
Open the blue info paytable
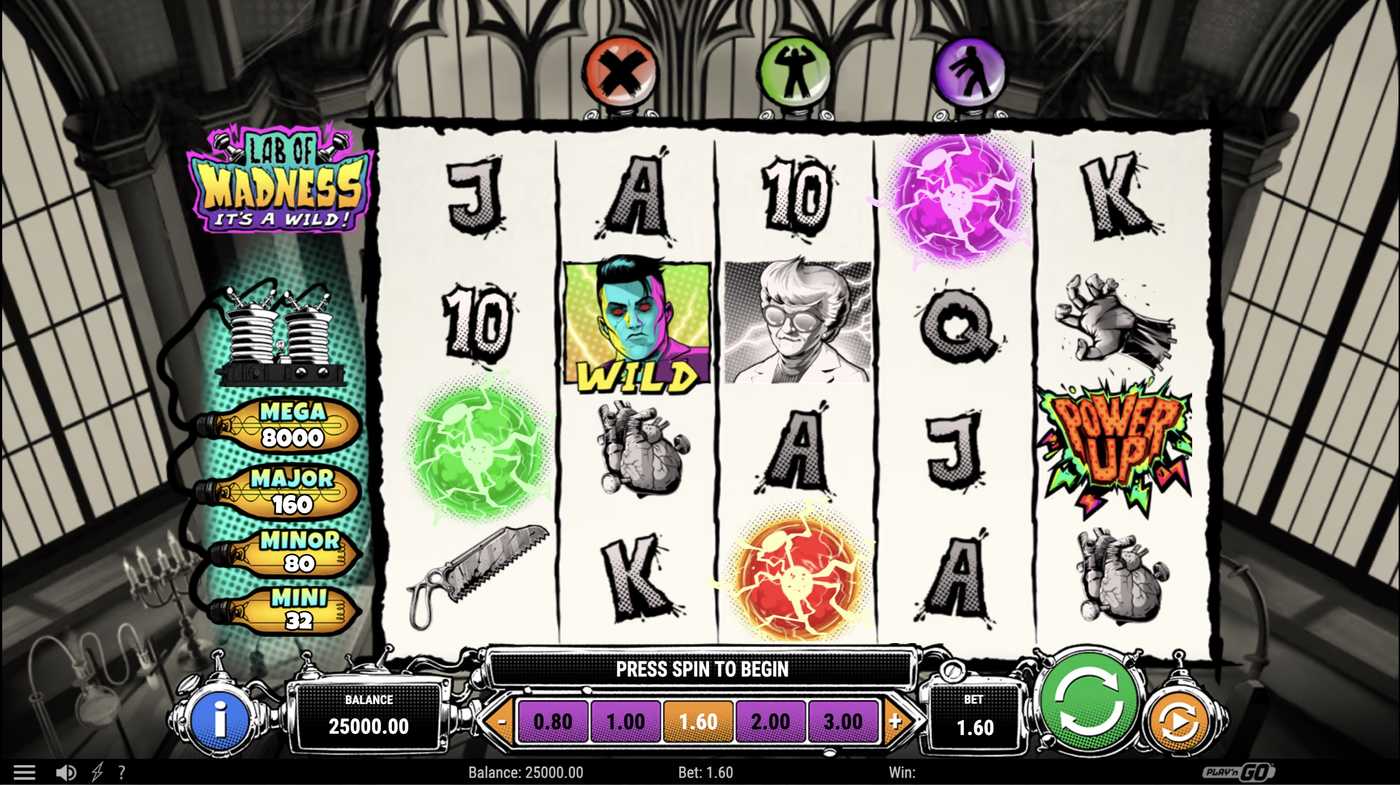[222, 715]
